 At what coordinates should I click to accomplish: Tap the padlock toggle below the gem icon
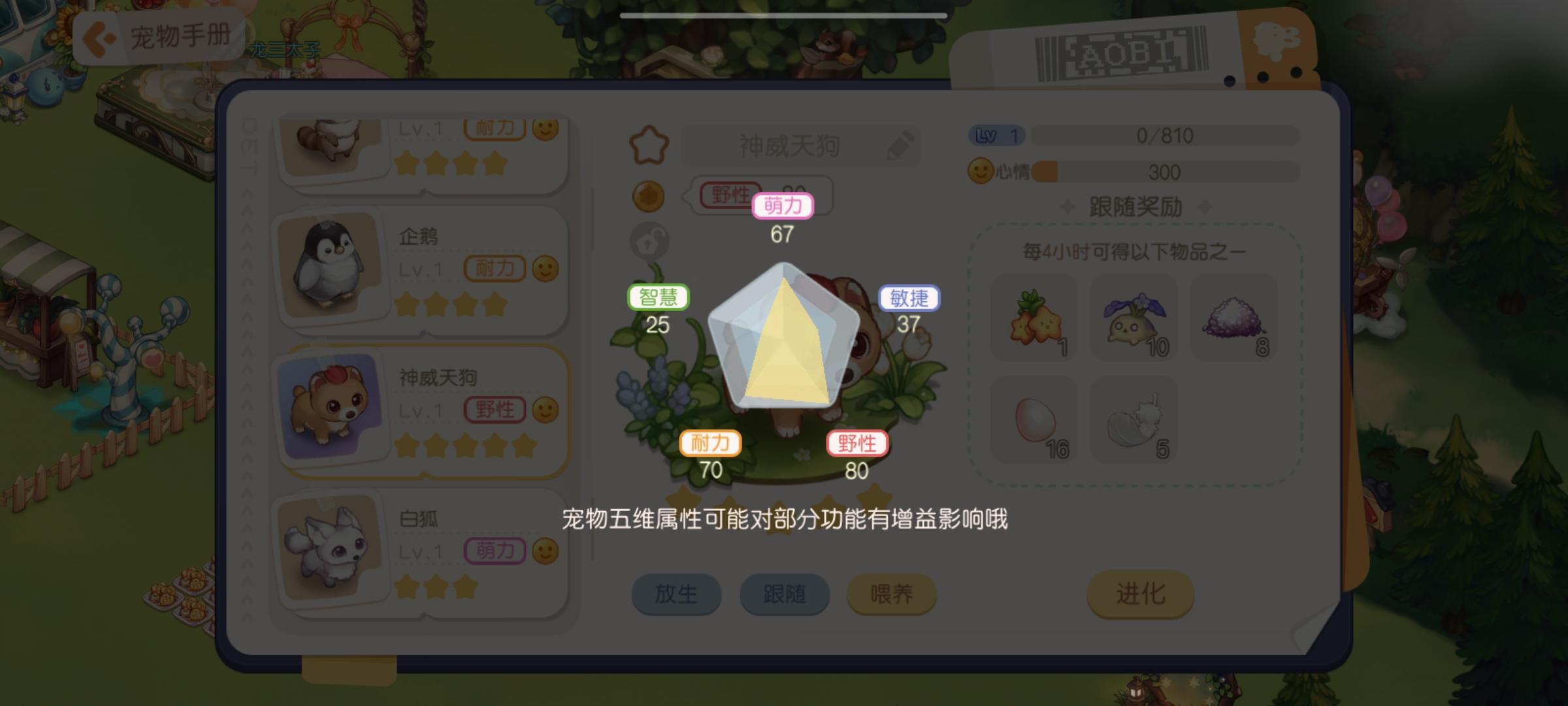pyautogui.click(x=647, y=241)
